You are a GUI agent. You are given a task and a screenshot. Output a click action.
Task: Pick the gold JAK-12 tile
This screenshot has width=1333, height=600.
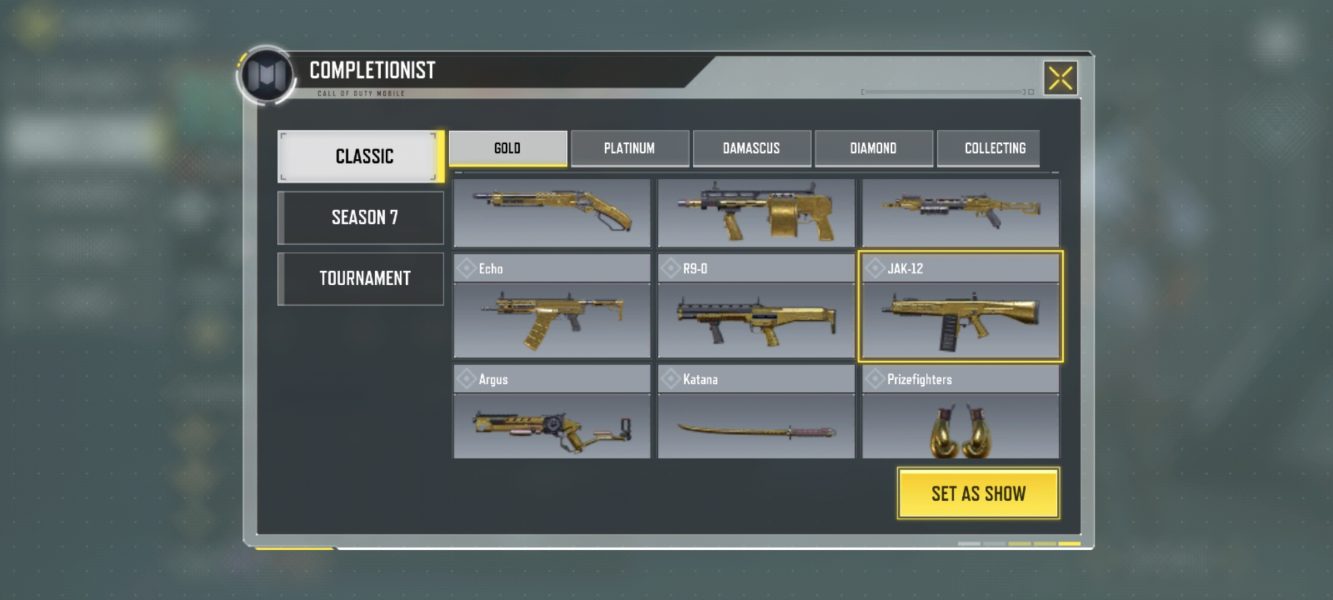[960, 308]
